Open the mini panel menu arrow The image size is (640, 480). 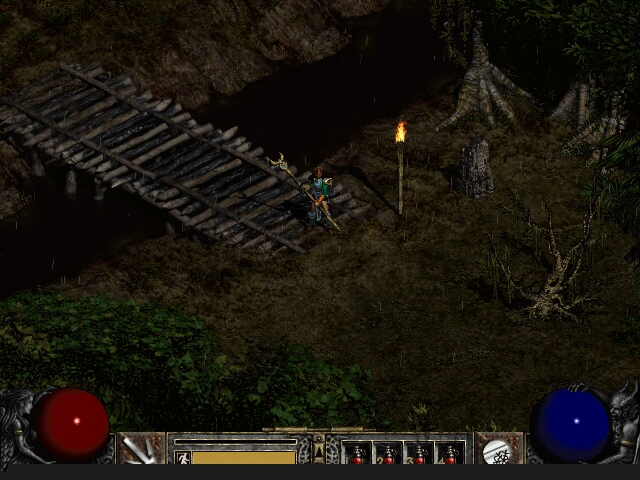pyautogui.click(x=319, y=452)
